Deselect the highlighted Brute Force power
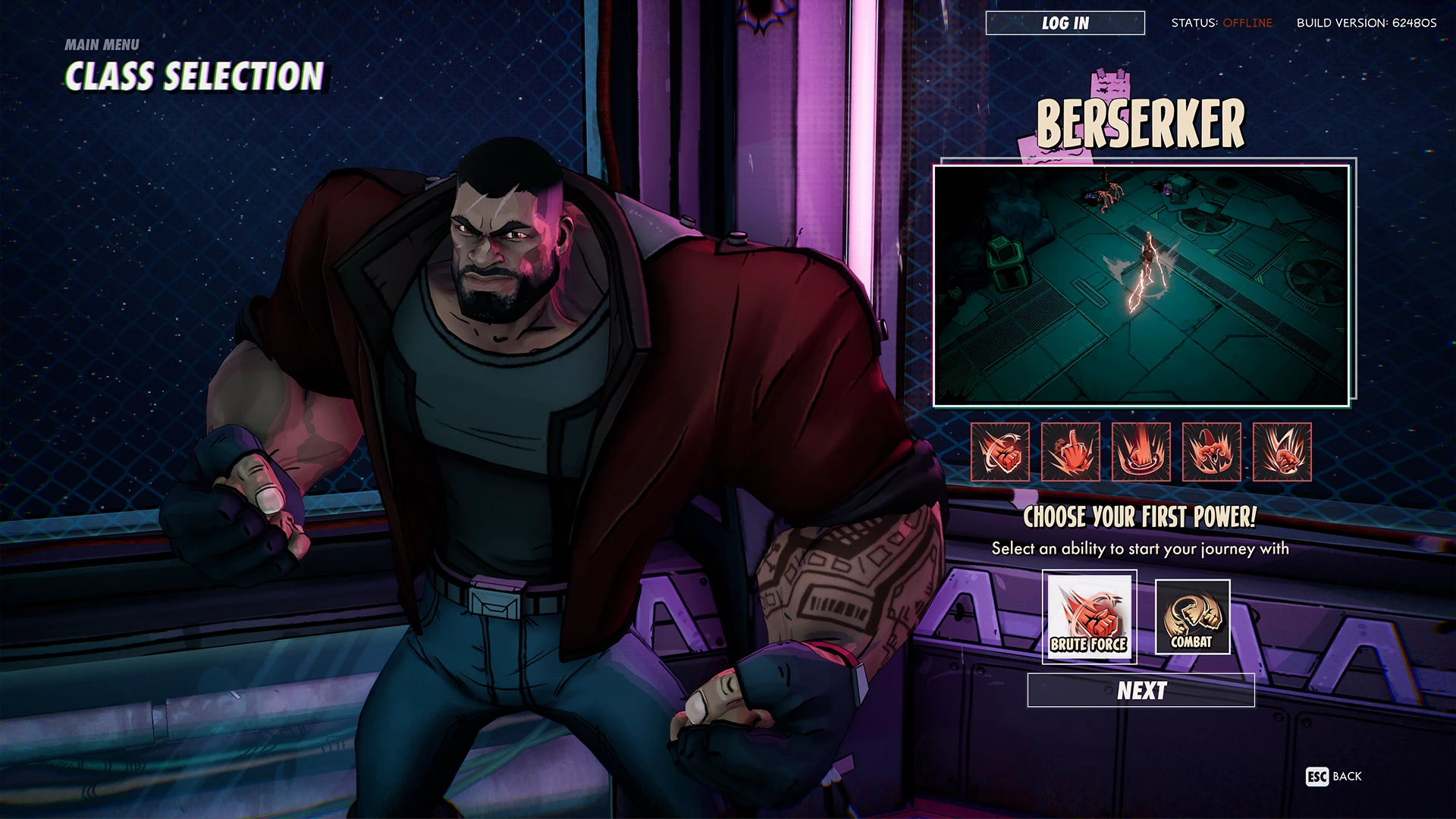 coord(1088,616)
